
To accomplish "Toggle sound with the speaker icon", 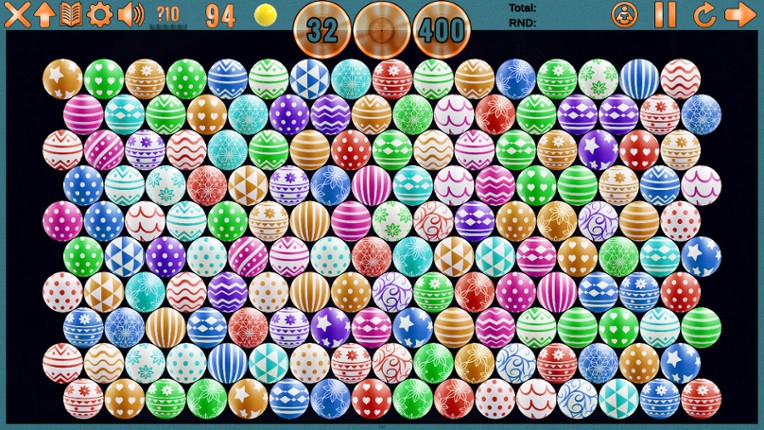I will (x=130, y=14).
